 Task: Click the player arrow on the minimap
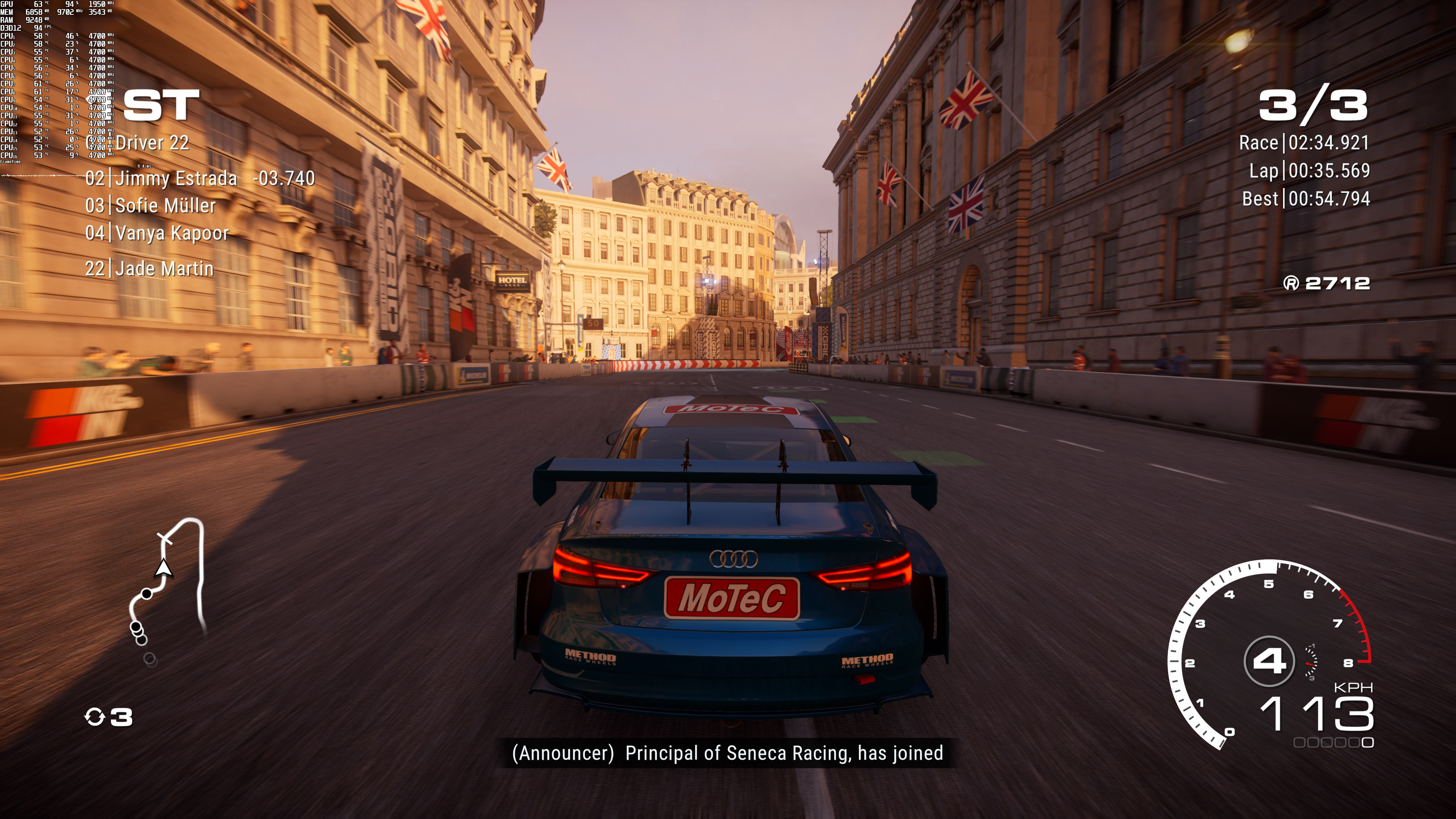tap(163, 568)
